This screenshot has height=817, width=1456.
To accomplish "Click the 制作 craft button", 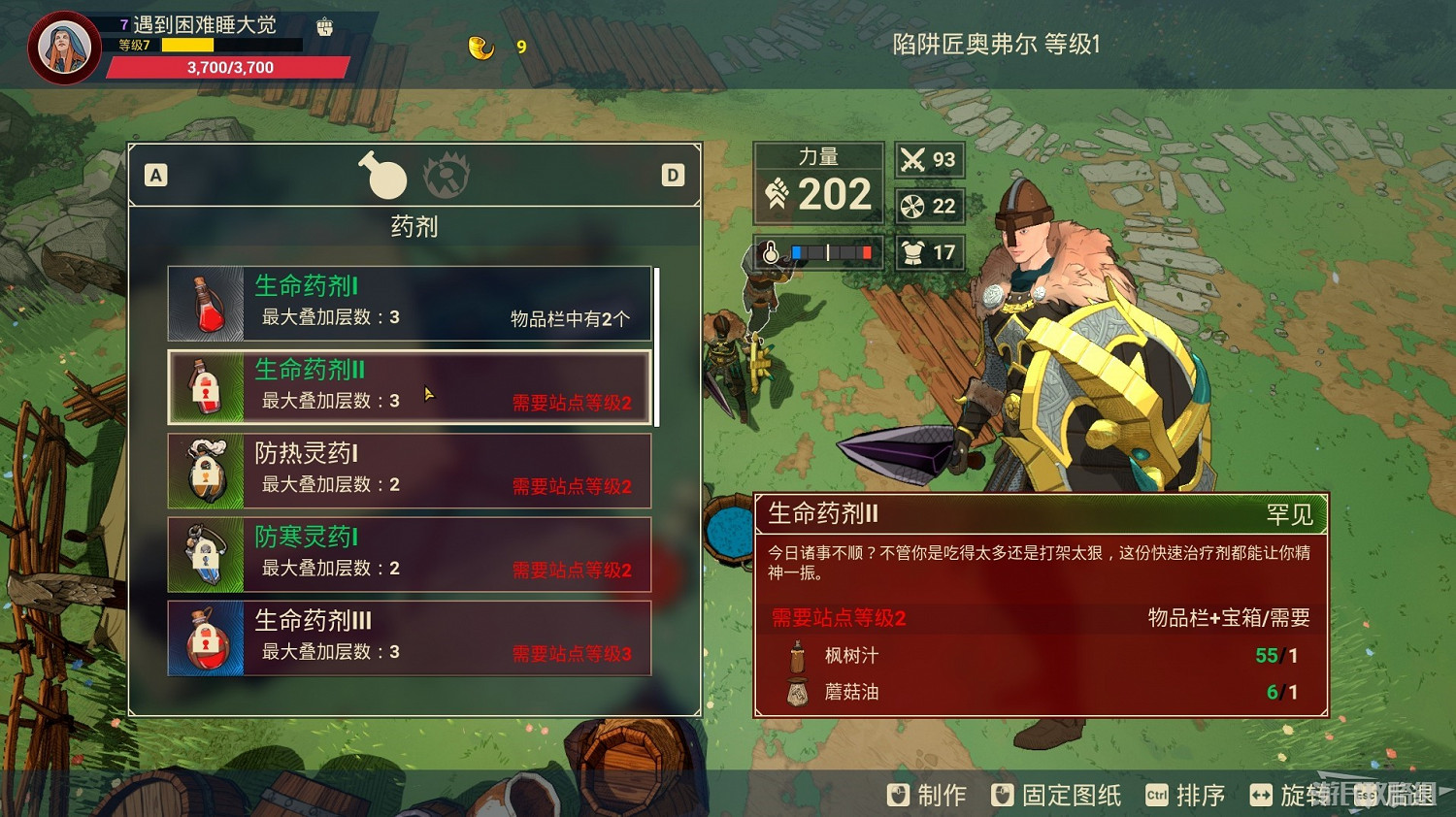I will [x=940, y=795].
